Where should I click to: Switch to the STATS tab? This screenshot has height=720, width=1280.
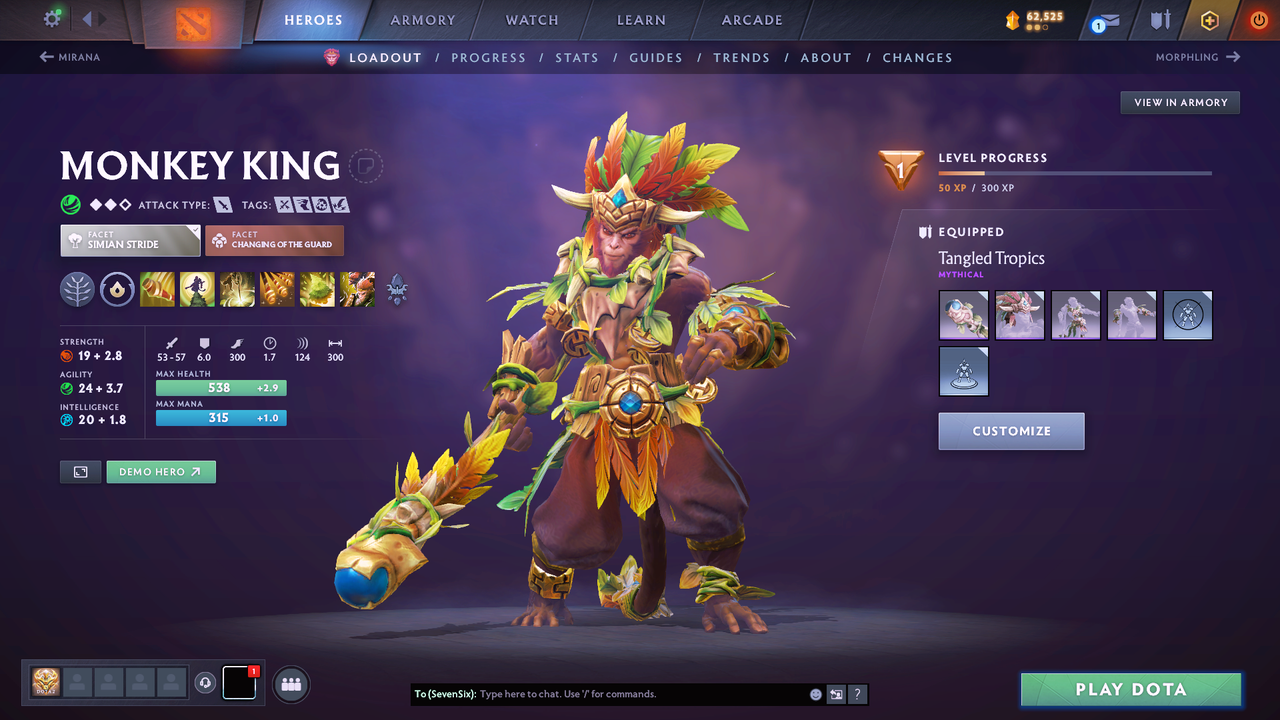pyautogui.click(x=577, y=57)
